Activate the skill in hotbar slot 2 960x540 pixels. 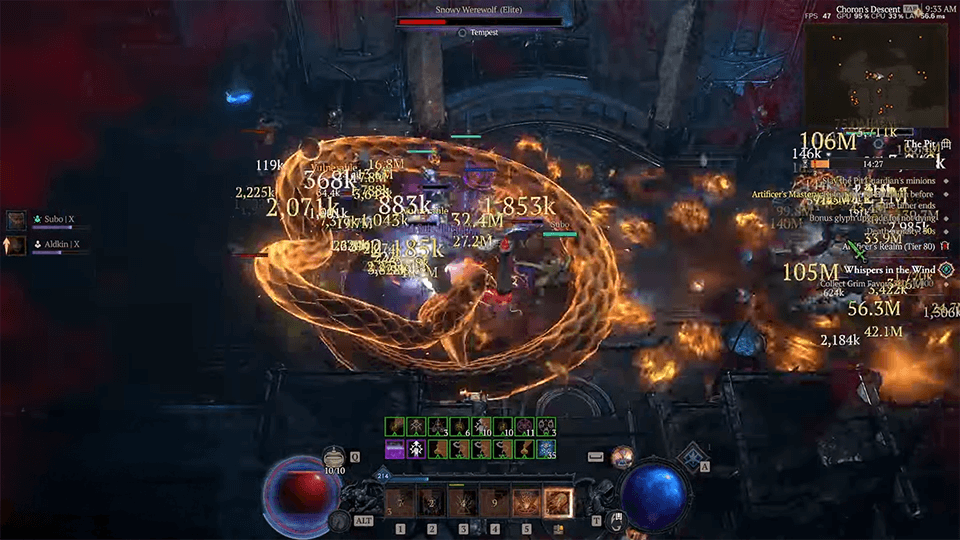(x=431, y=502)
